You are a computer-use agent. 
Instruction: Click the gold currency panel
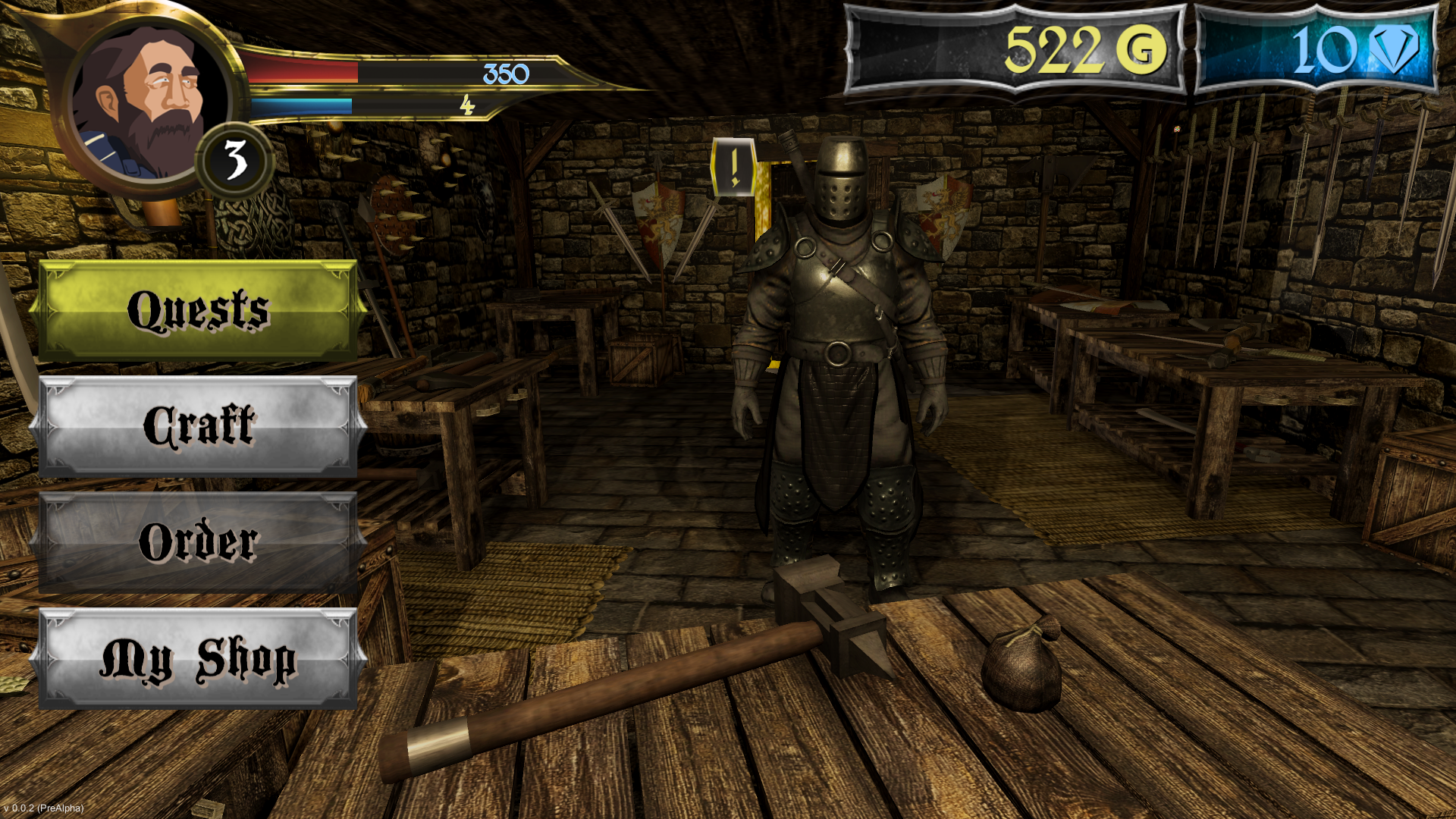[1015, 50]
